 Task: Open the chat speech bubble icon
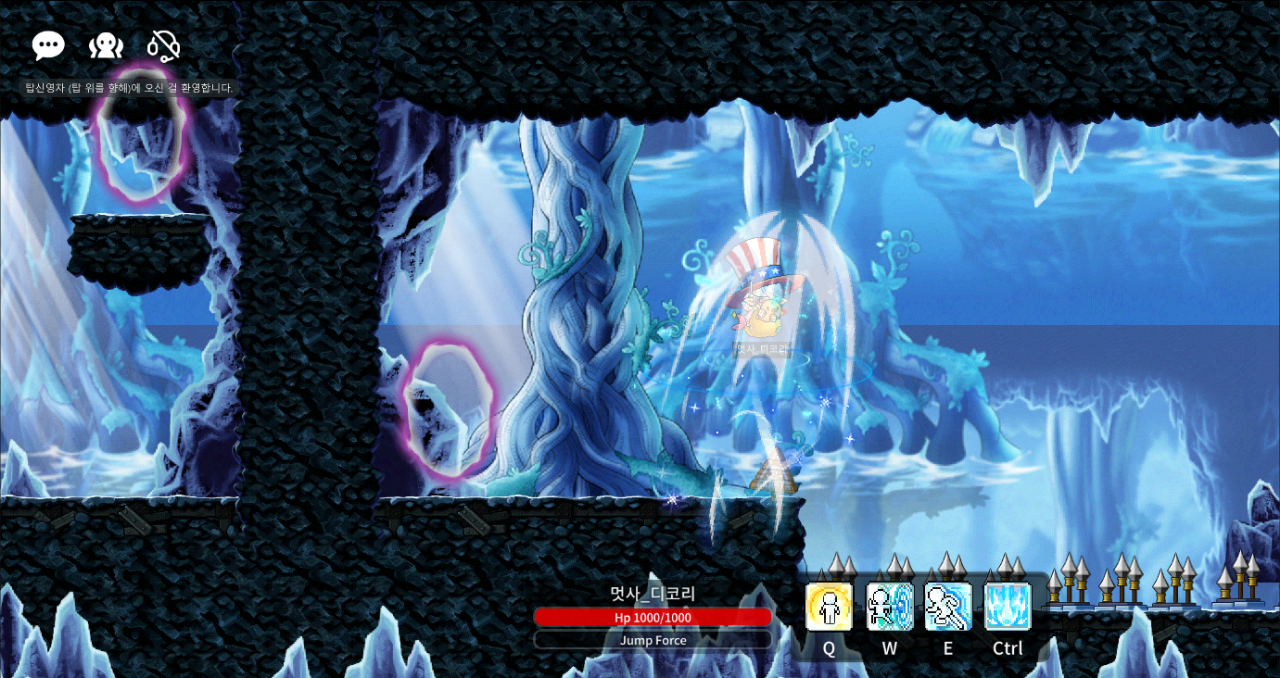[x=48, y=45]
